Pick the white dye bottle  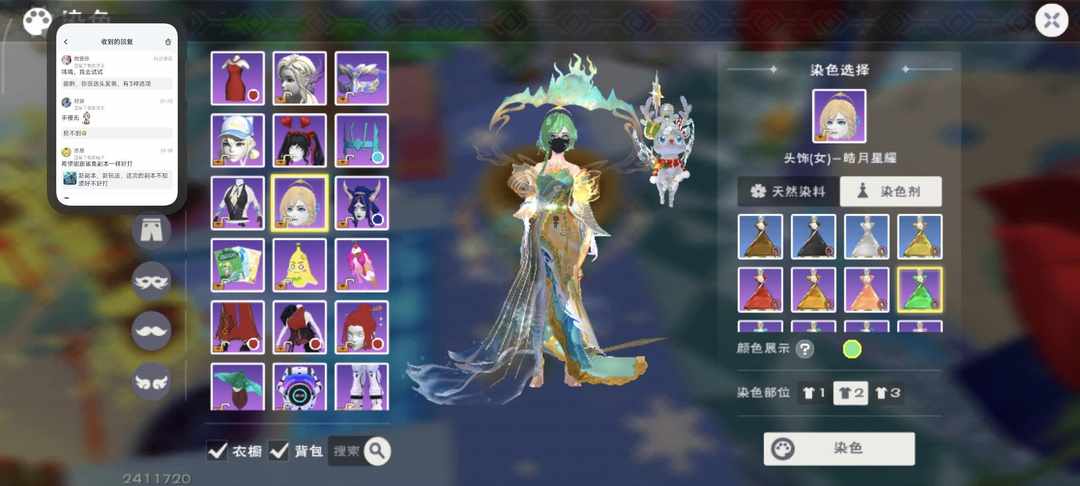point(866,237)
